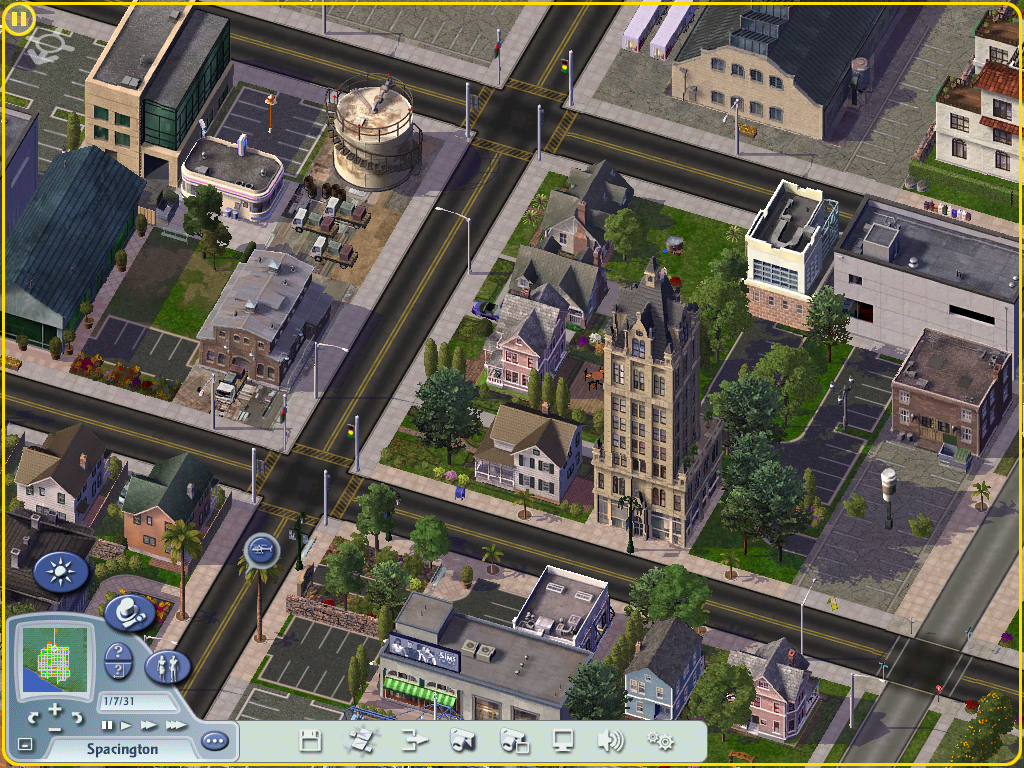Zoom out with the minus button
Image resolution: width=1024 pixels, height=768 pixels.
(x=55, y=728)
